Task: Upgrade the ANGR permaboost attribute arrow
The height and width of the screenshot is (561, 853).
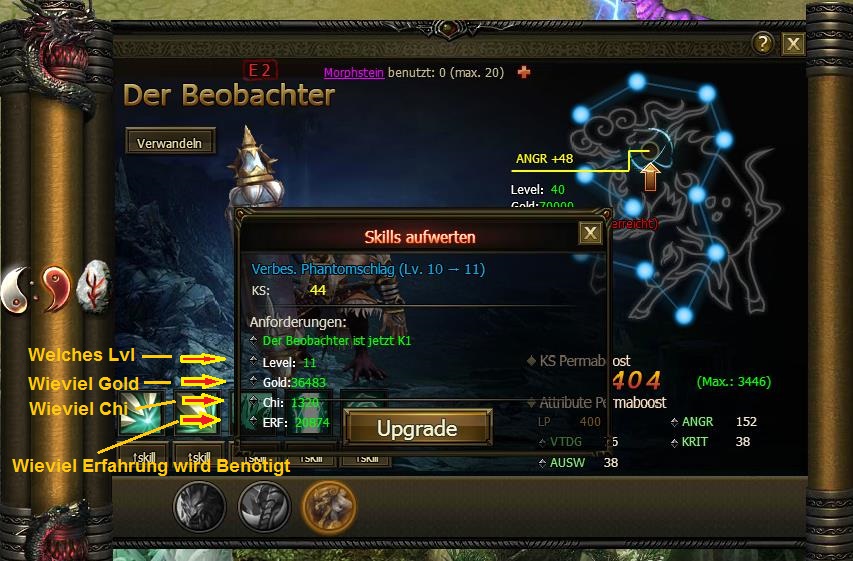Action: [x=674, y=423]
